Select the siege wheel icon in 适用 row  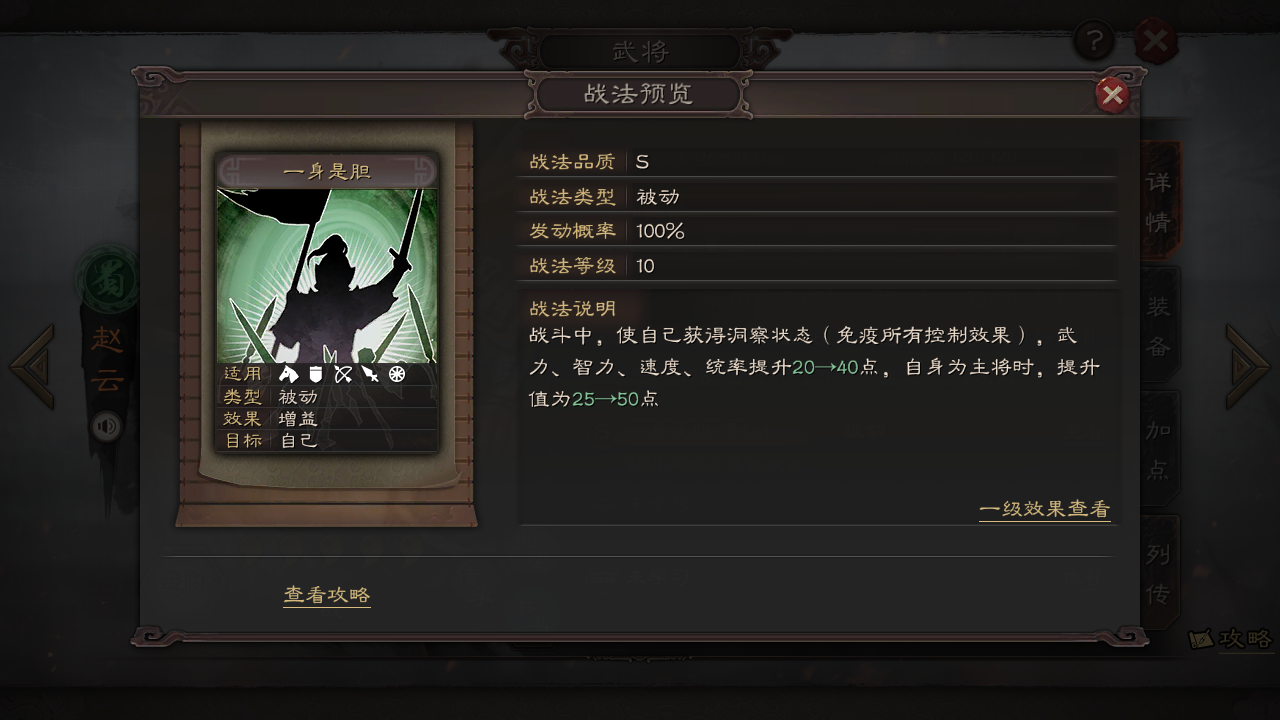click(397, 374)
